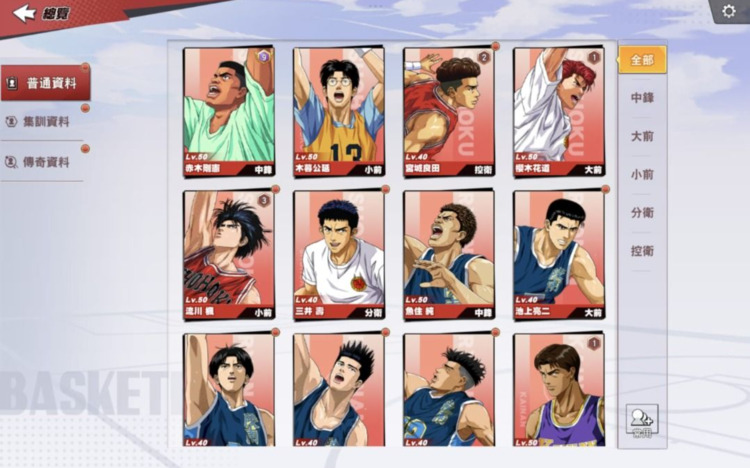Select the 三井壽 player card

coord(339,254)
